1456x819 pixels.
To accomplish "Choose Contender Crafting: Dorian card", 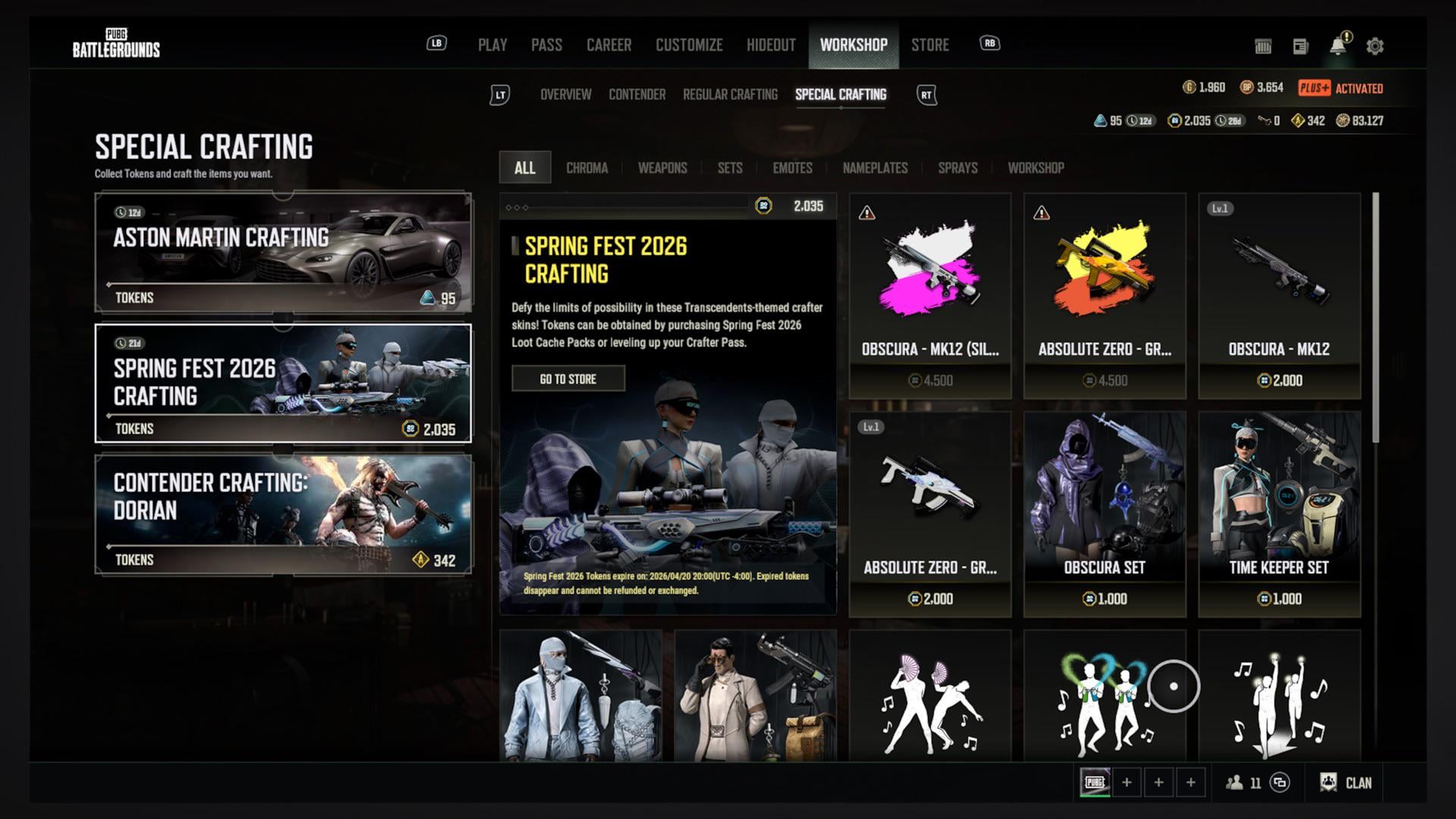I will (x=283, y=514).
